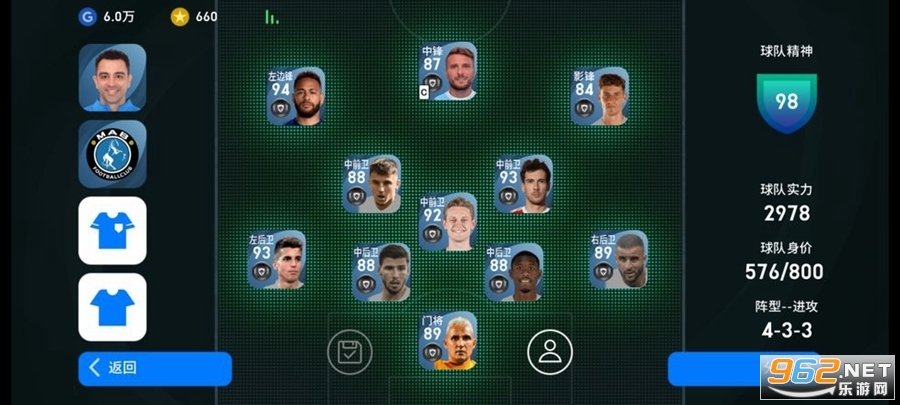Choose the 左边锋 left winger card rated 94
The image size is (900, 405).
tap(296, 97)
